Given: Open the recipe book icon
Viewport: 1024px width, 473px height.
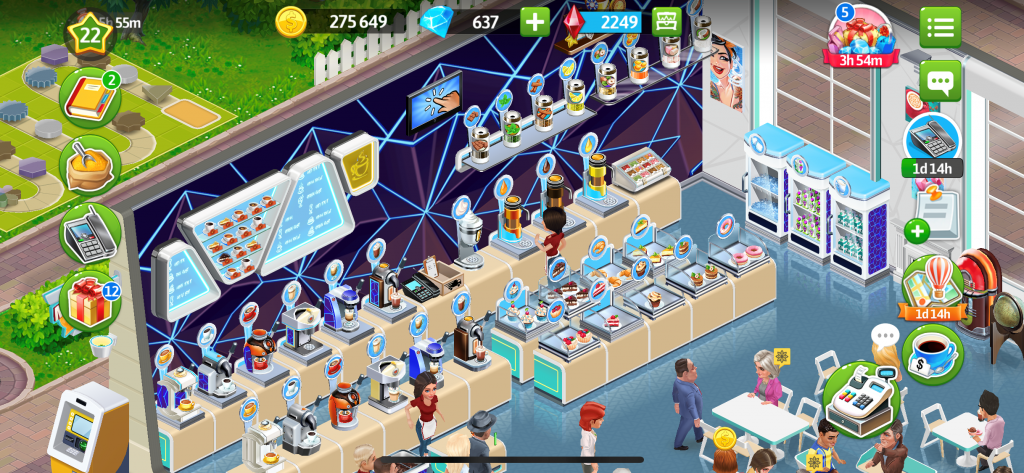Looking at the screenshot, I should pyautogui.click(x=89, y=97).
